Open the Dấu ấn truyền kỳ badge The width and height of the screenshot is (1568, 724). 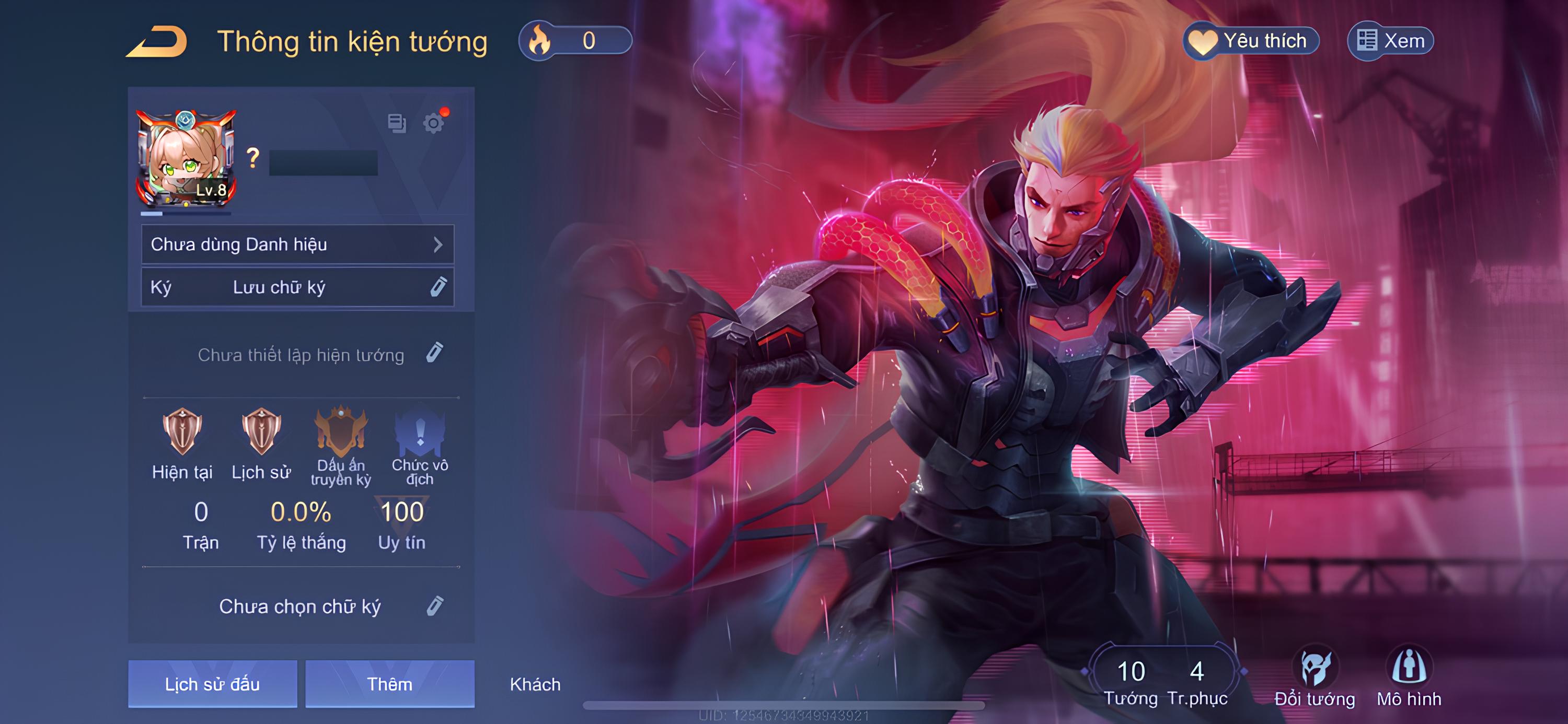click(341, 433)
